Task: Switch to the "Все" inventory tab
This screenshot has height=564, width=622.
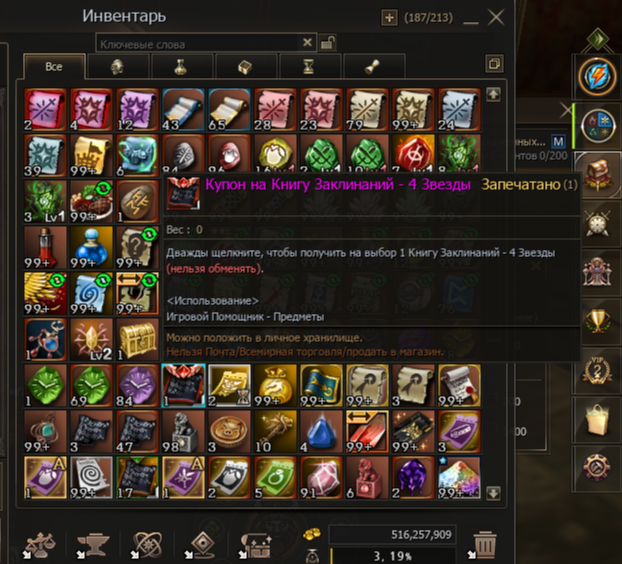Action: (x=54, y=66)
